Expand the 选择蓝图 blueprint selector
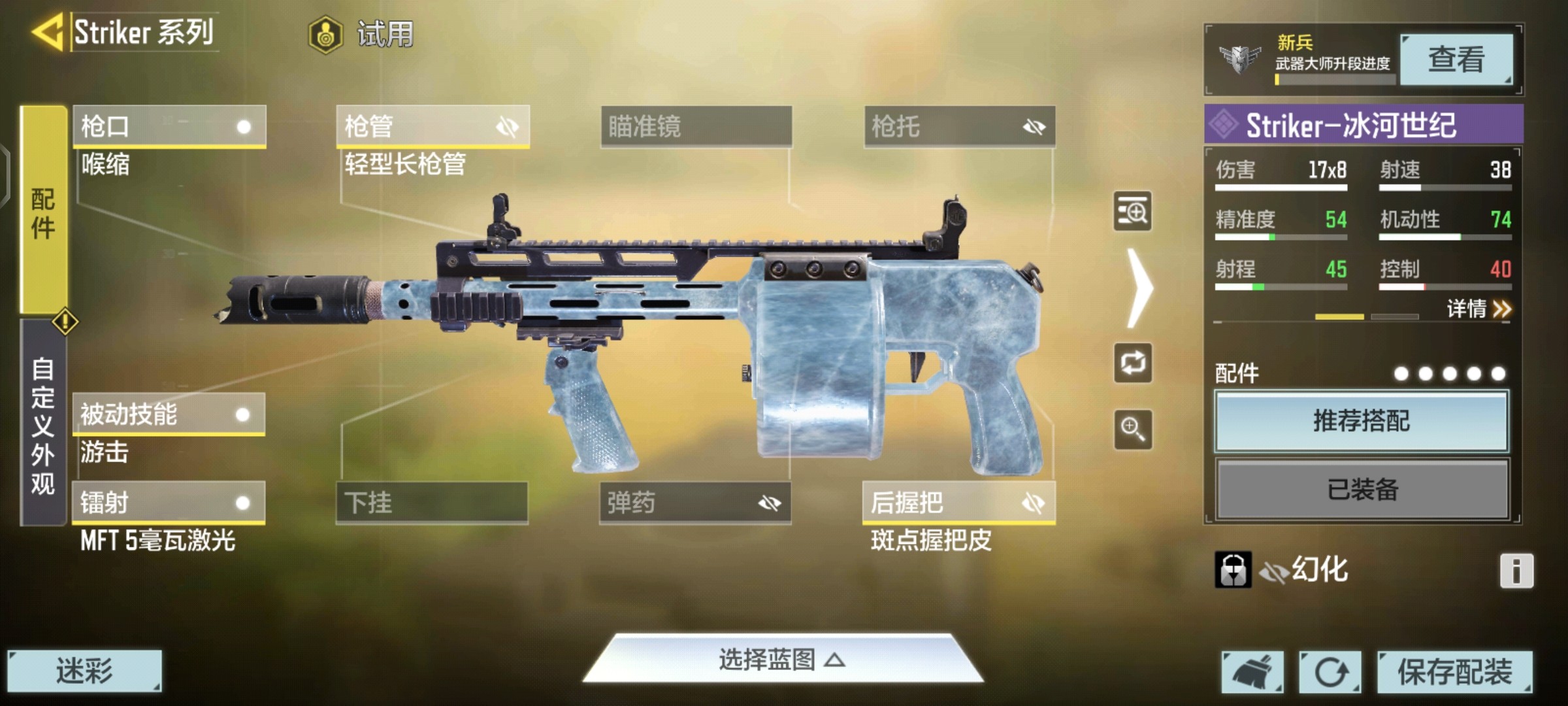The width and height of the screenshot is (1568, 706). [x=782, y=660]
